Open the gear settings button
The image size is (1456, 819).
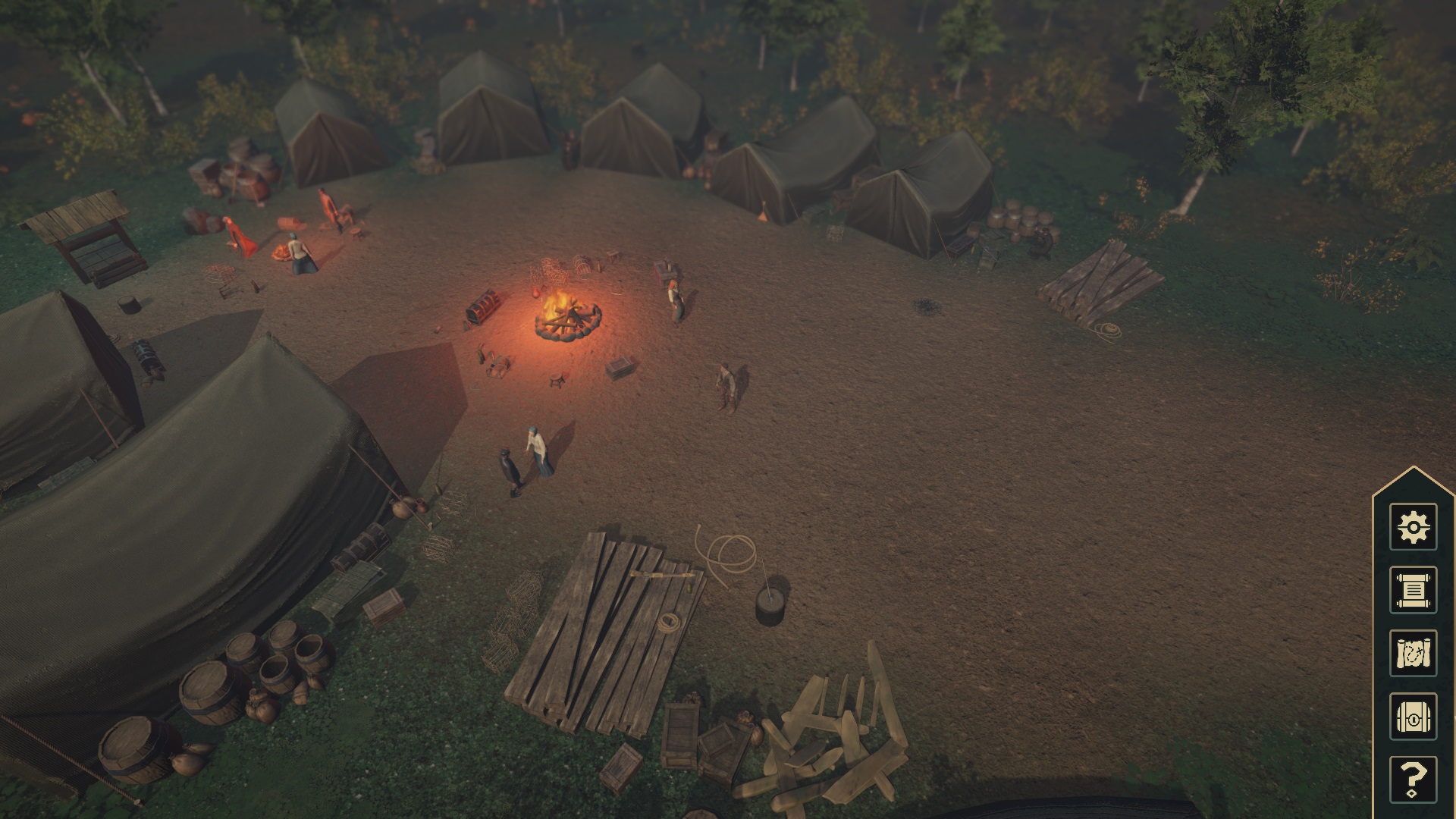(1413, 526)
